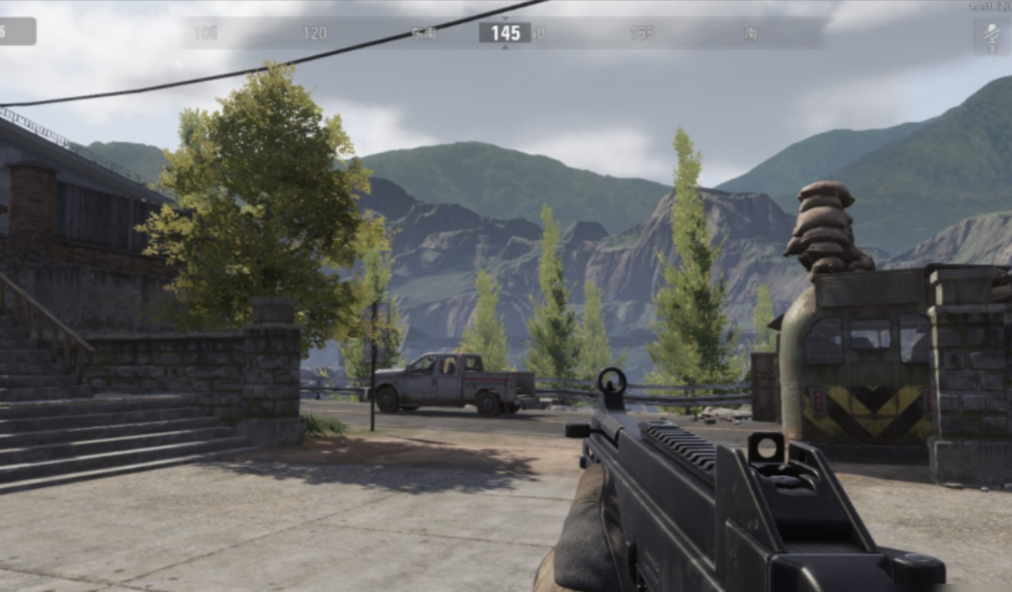Toggle the muted microphone icon
The width and height of the screenshot is (1012, 592).
click(991, 36)
